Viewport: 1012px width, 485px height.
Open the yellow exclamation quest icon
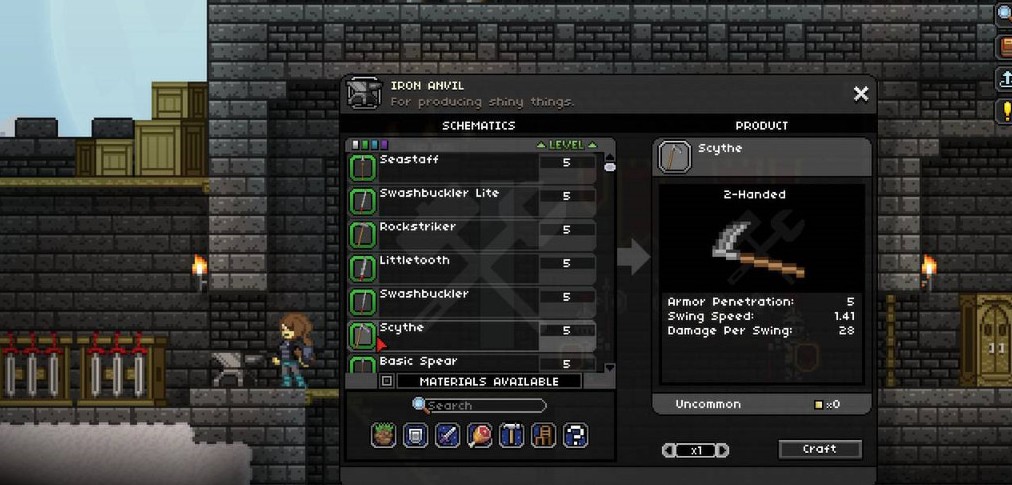tap(1005, 110)
